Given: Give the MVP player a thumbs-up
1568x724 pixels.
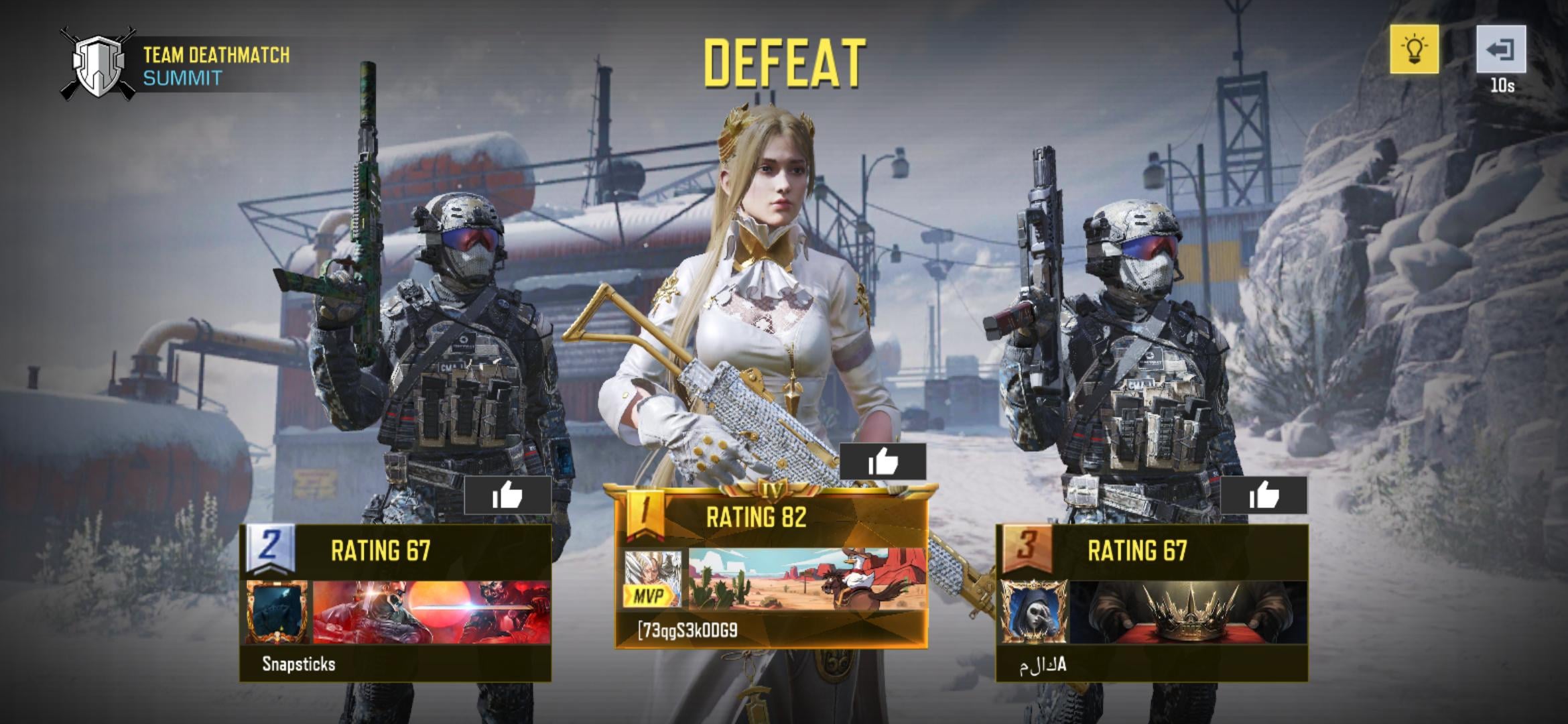Looking at the screenshot, I should coord(883,462).
